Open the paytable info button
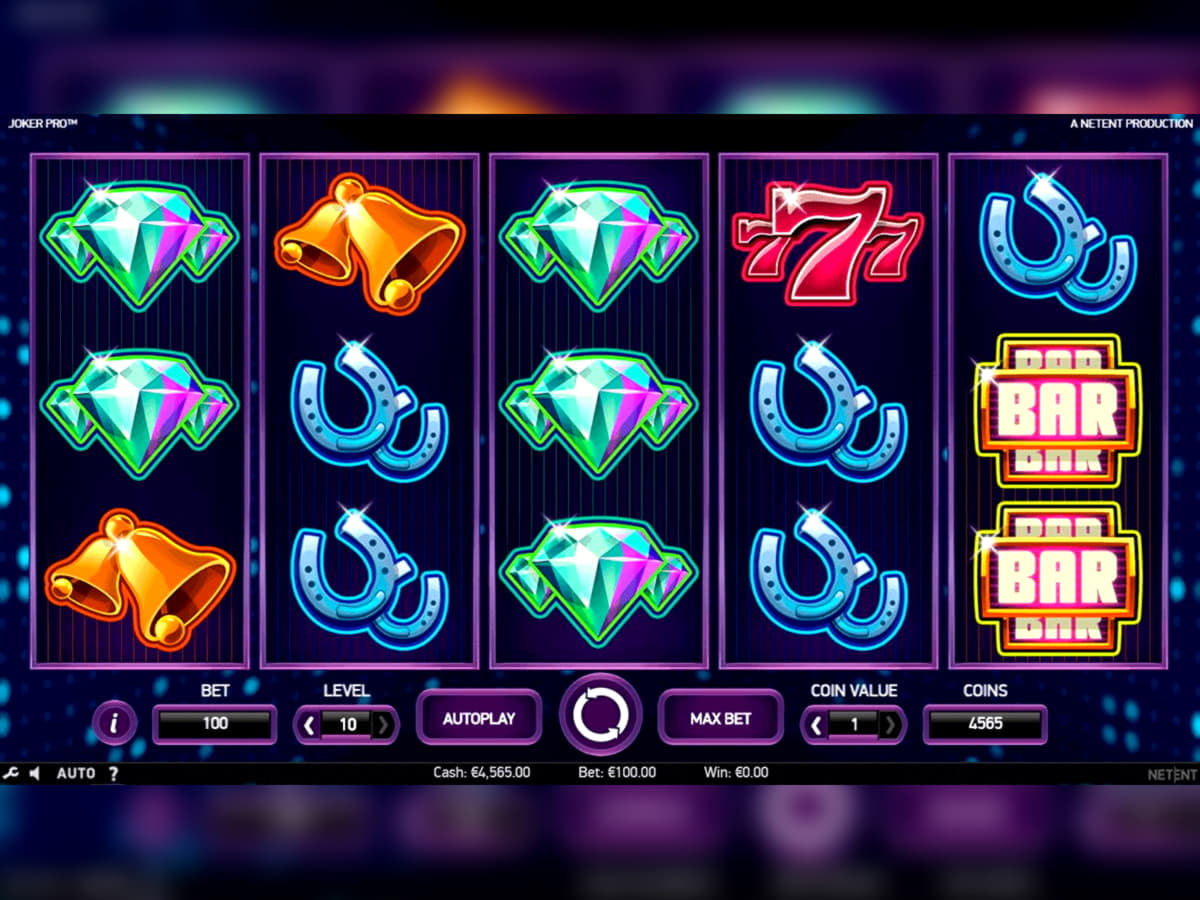Screen dimensions: 1200x900 point(114,722)
